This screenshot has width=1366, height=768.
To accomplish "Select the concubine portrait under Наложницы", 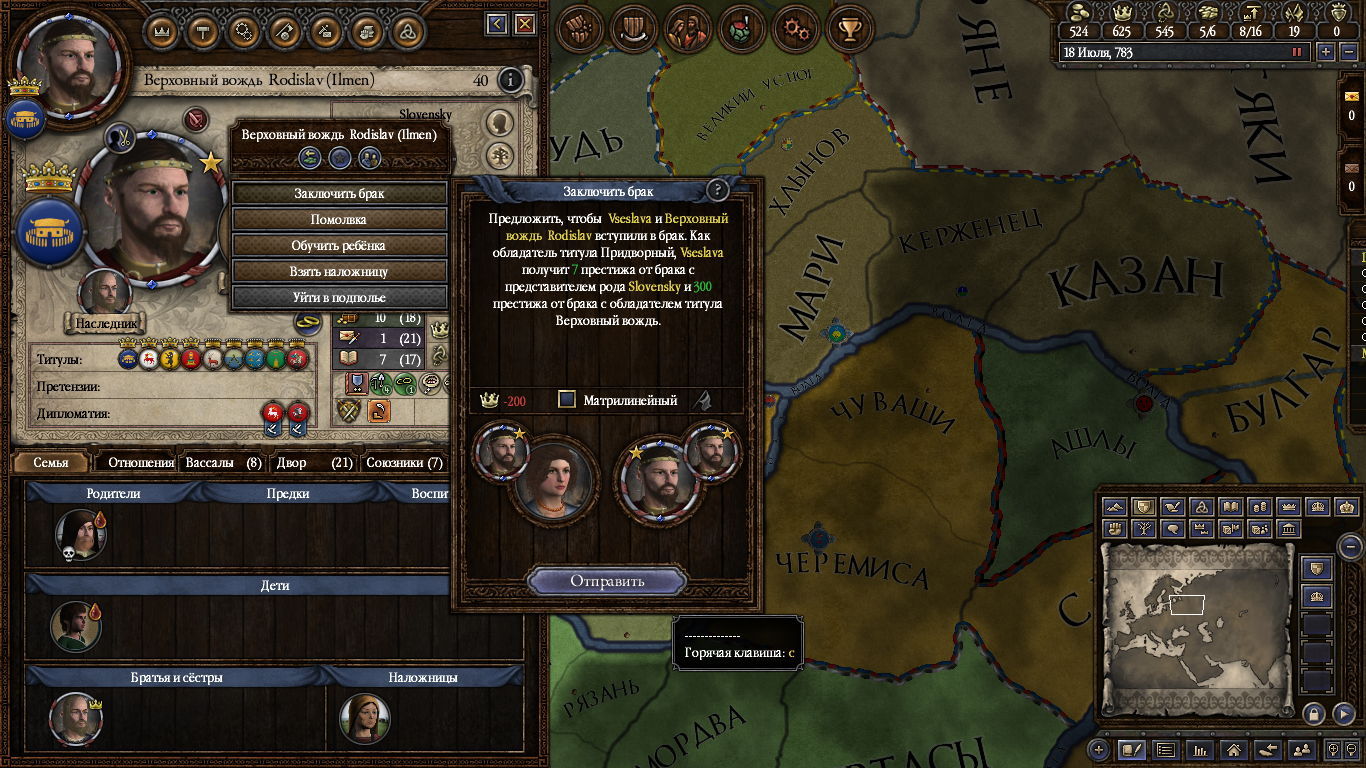I will (x=364, y=717).
